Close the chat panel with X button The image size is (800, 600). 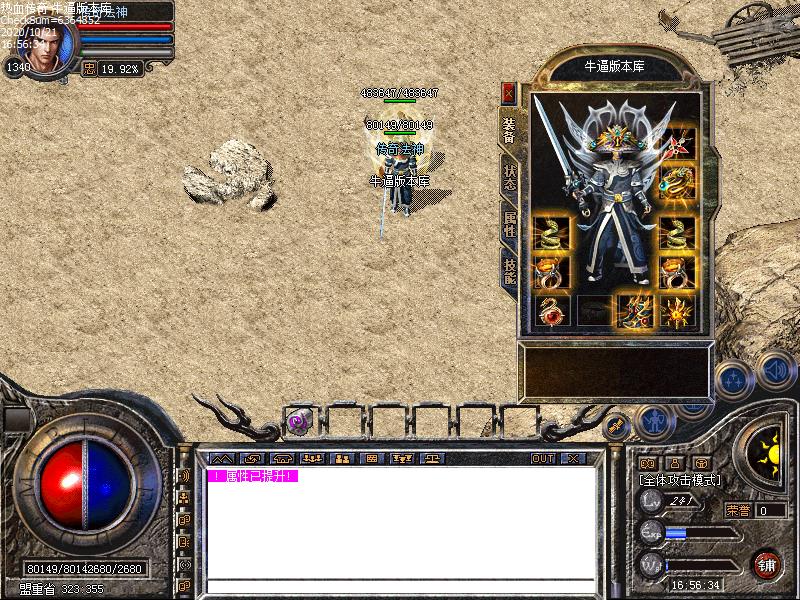pyautogui.click(x=573, y=458)
